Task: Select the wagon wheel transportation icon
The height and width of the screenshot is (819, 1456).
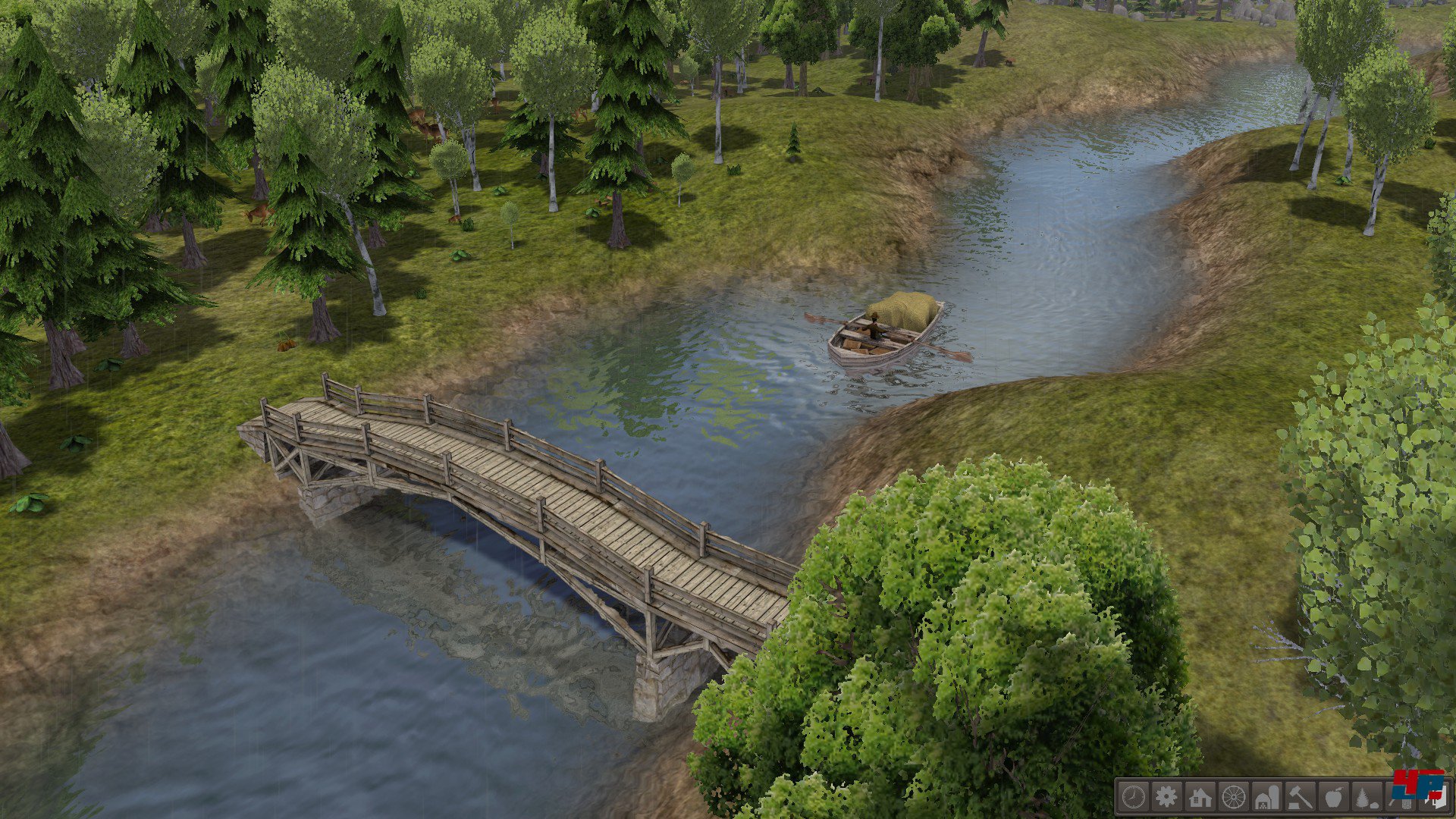Action: click(x=1234, y=797)
